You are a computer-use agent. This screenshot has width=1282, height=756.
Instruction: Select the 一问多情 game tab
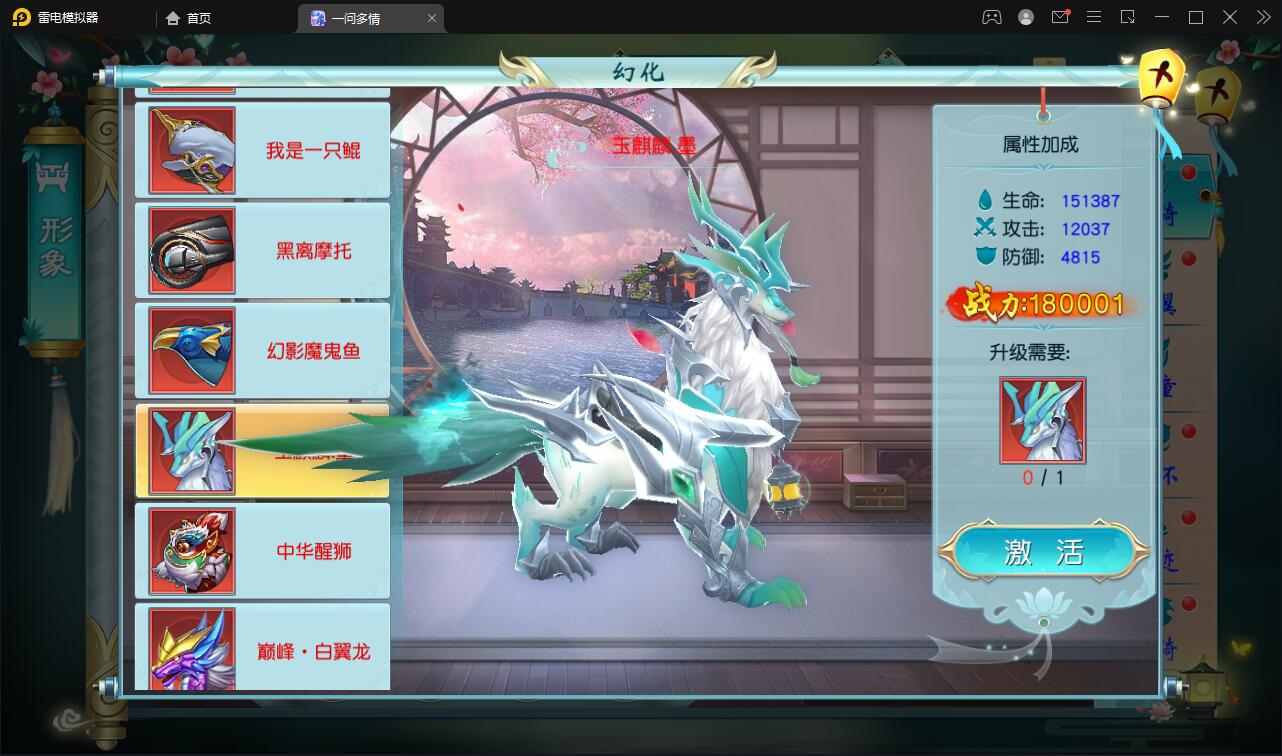click(362, 18)
